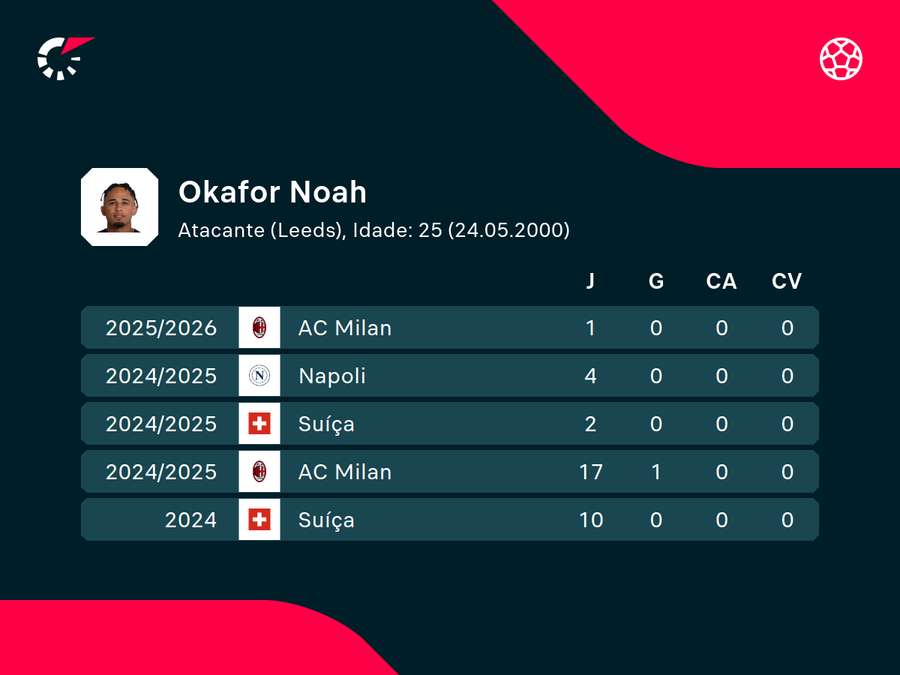Viewport: 900px width, 675px height.
Task: Open the 2024/2025 Napoli season row
Action: pos(449,376)
